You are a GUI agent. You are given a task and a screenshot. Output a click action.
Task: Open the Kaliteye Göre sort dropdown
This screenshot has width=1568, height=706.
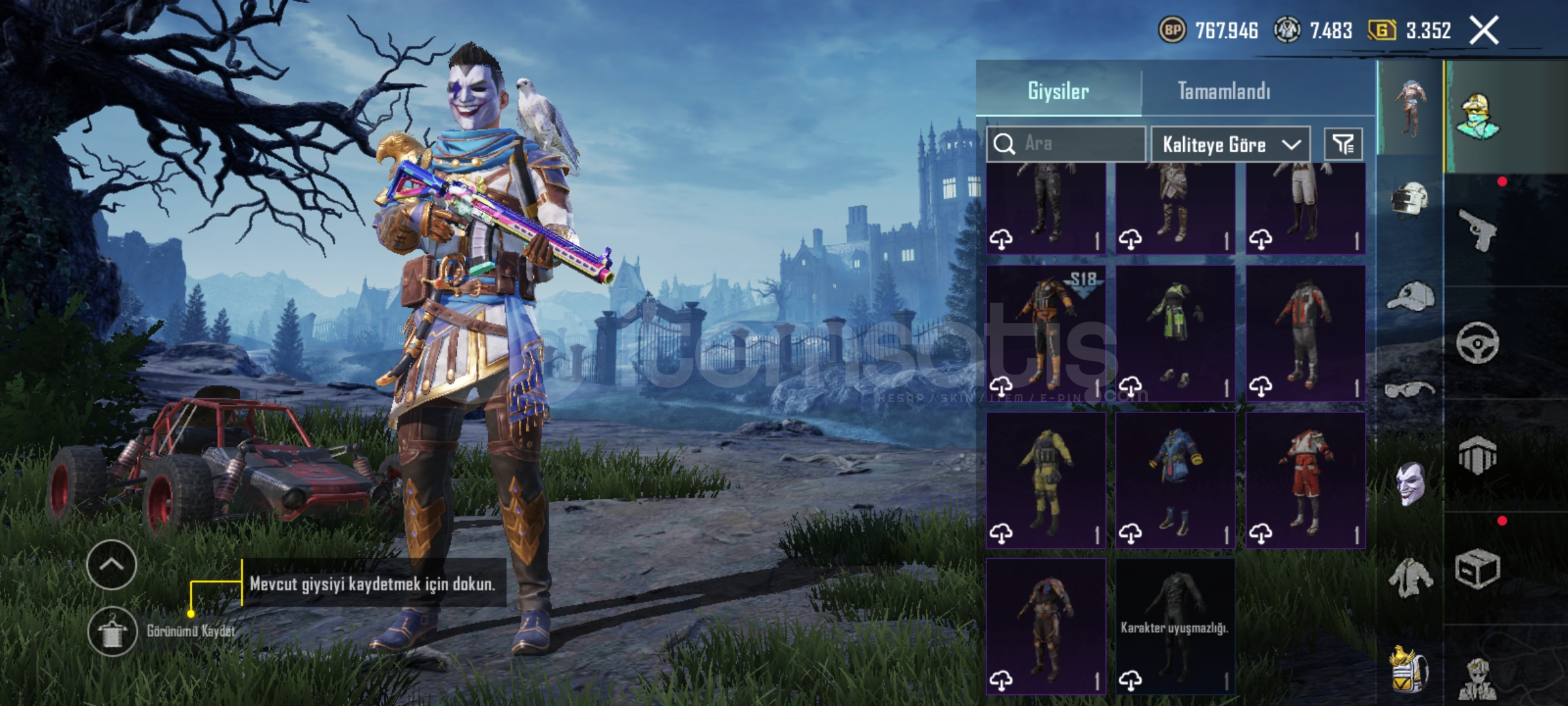pos(1230,144)
